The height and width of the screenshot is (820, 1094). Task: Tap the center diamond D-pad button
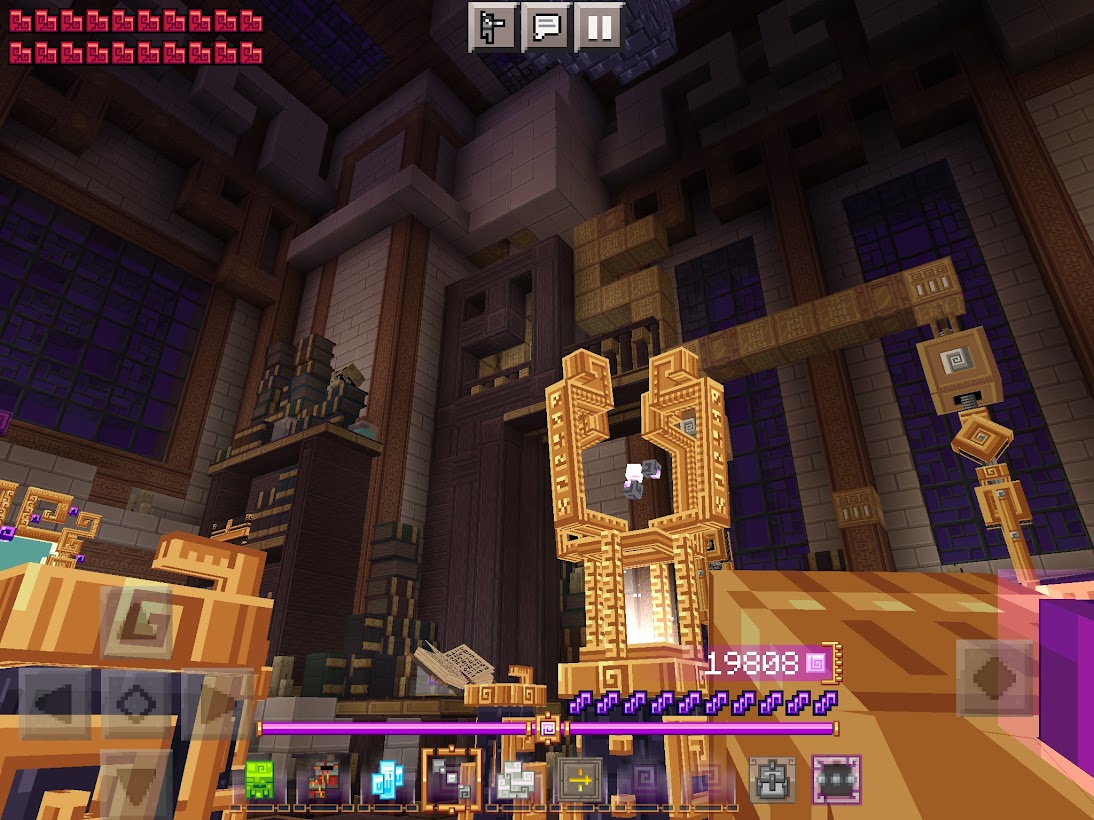[x=136, y=700]
